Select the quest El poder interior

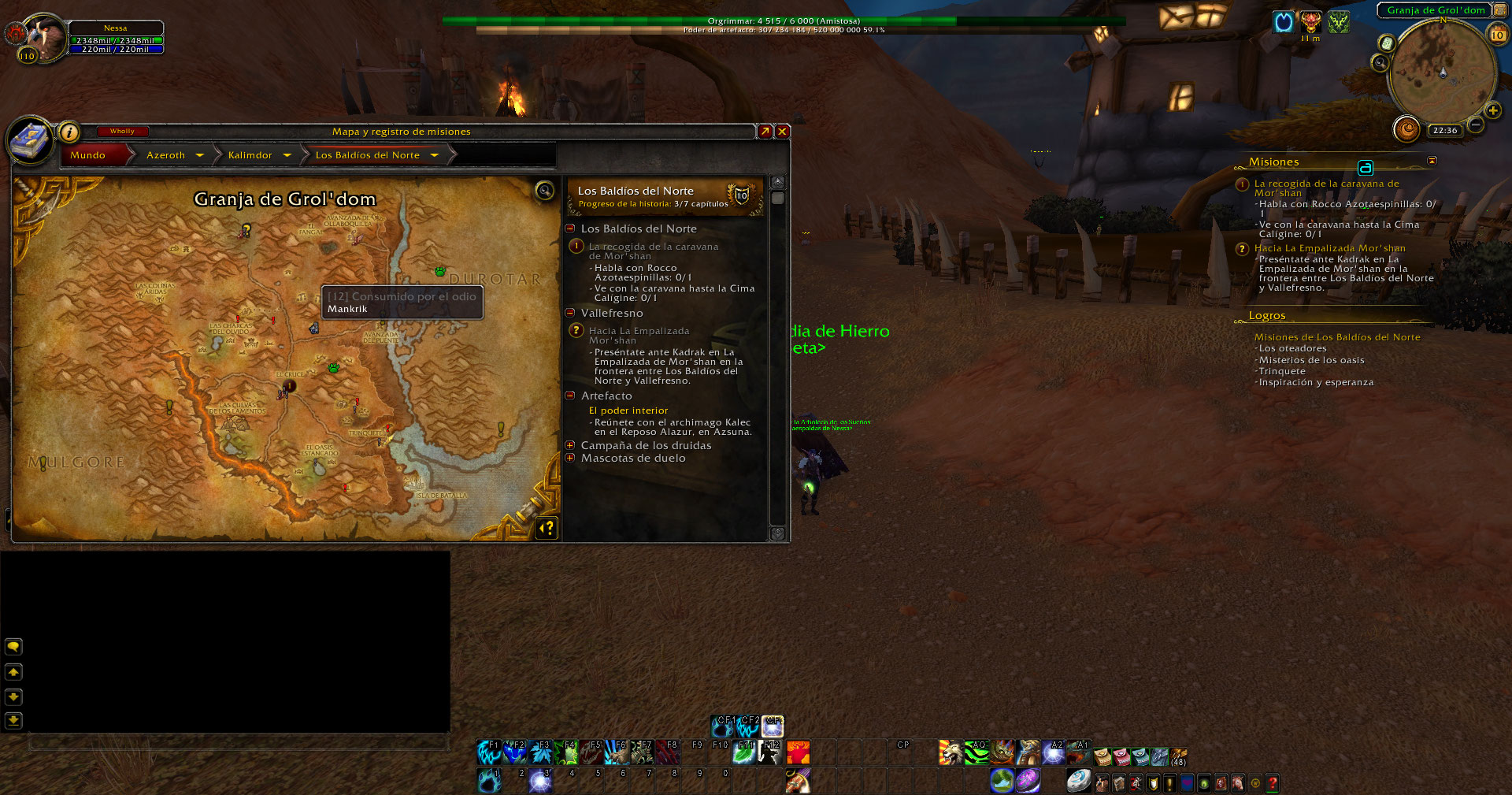click(x=628, y=411)
